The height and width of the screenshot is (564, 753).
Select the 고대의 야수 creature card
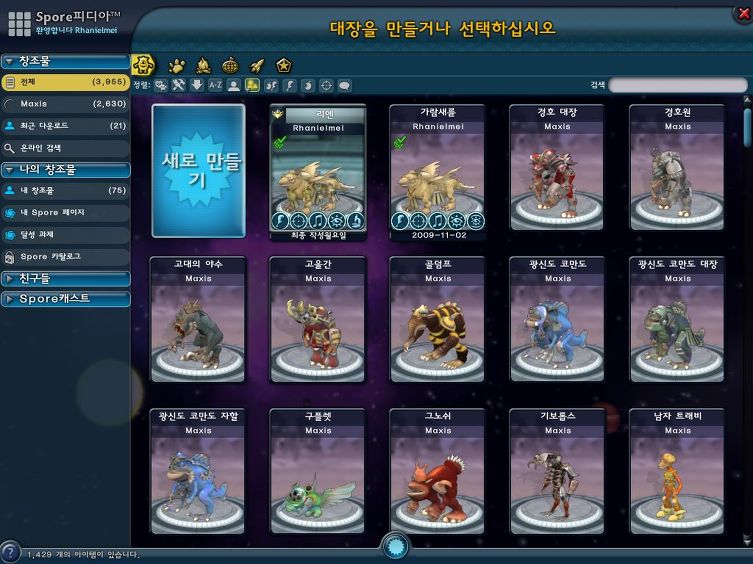(x=198, y=320)
